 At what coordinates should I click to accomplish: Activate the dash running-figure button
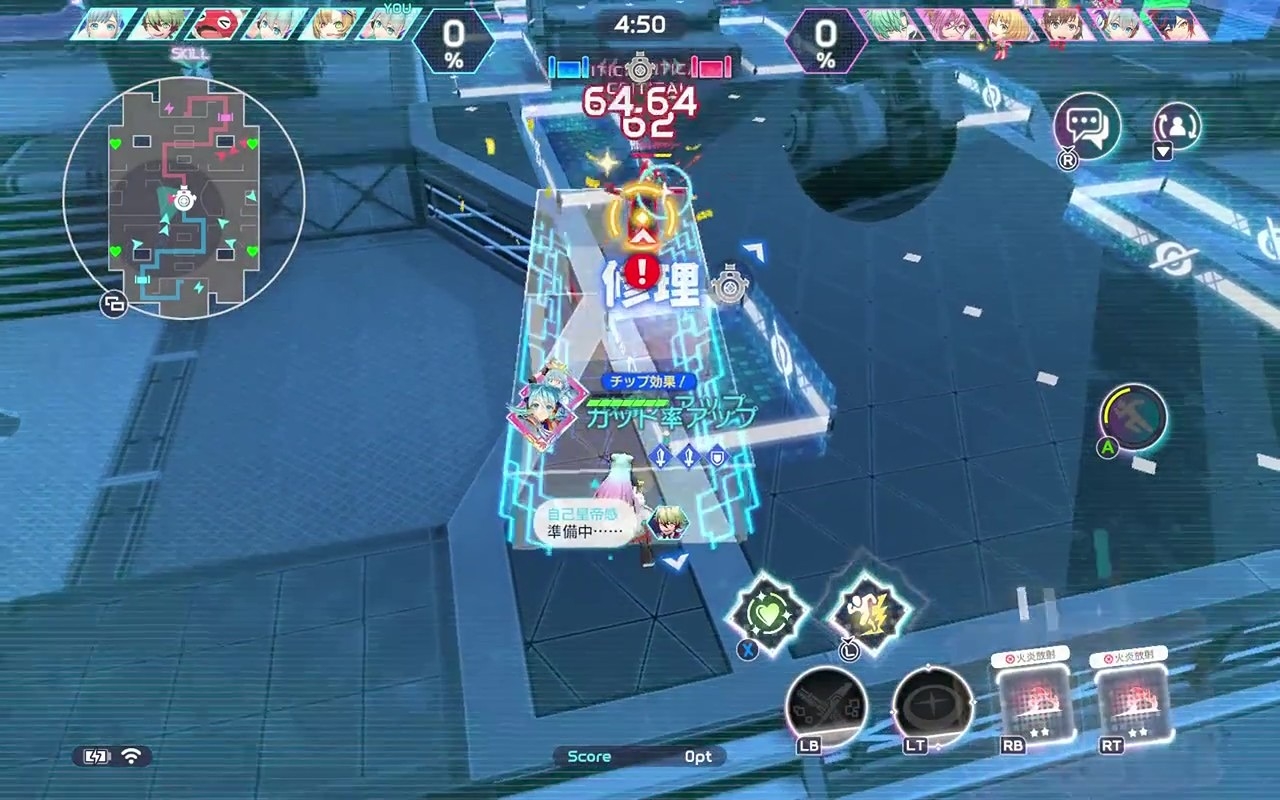point(1134,415)
